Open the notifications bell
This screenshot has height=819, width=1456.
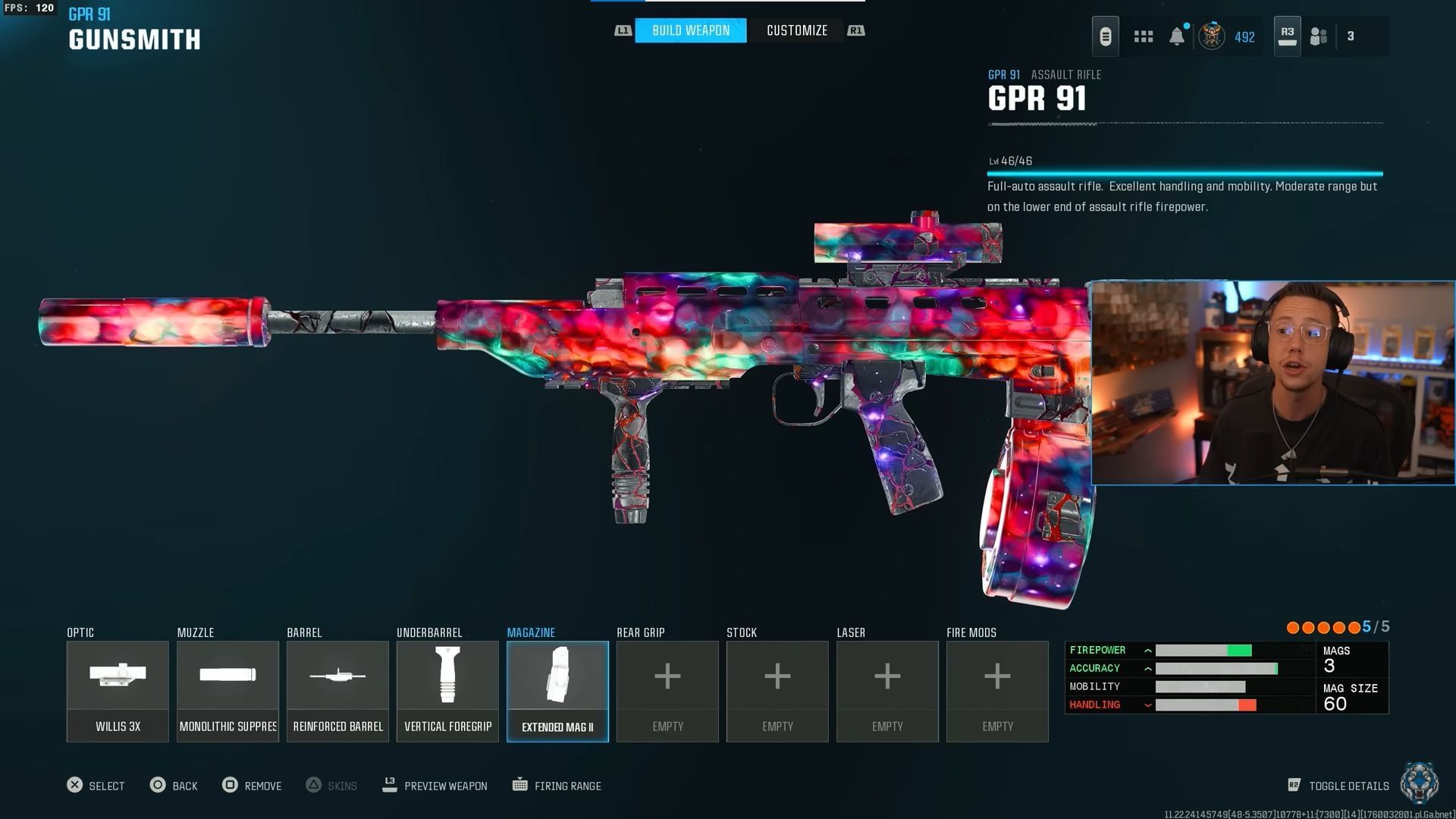1176,36
